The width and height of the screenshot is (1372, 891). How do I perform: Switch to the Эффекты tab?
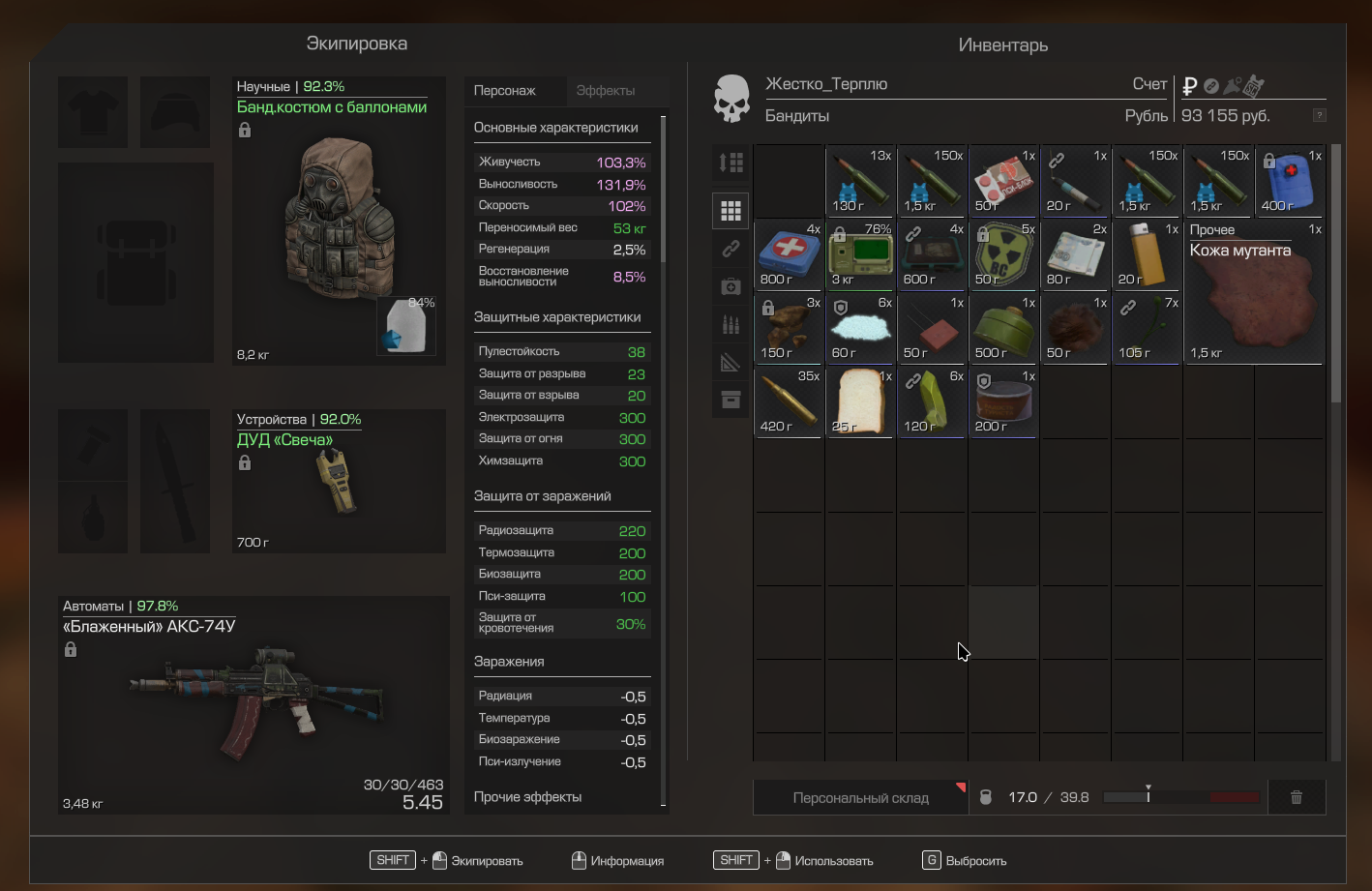coord(606,91)
